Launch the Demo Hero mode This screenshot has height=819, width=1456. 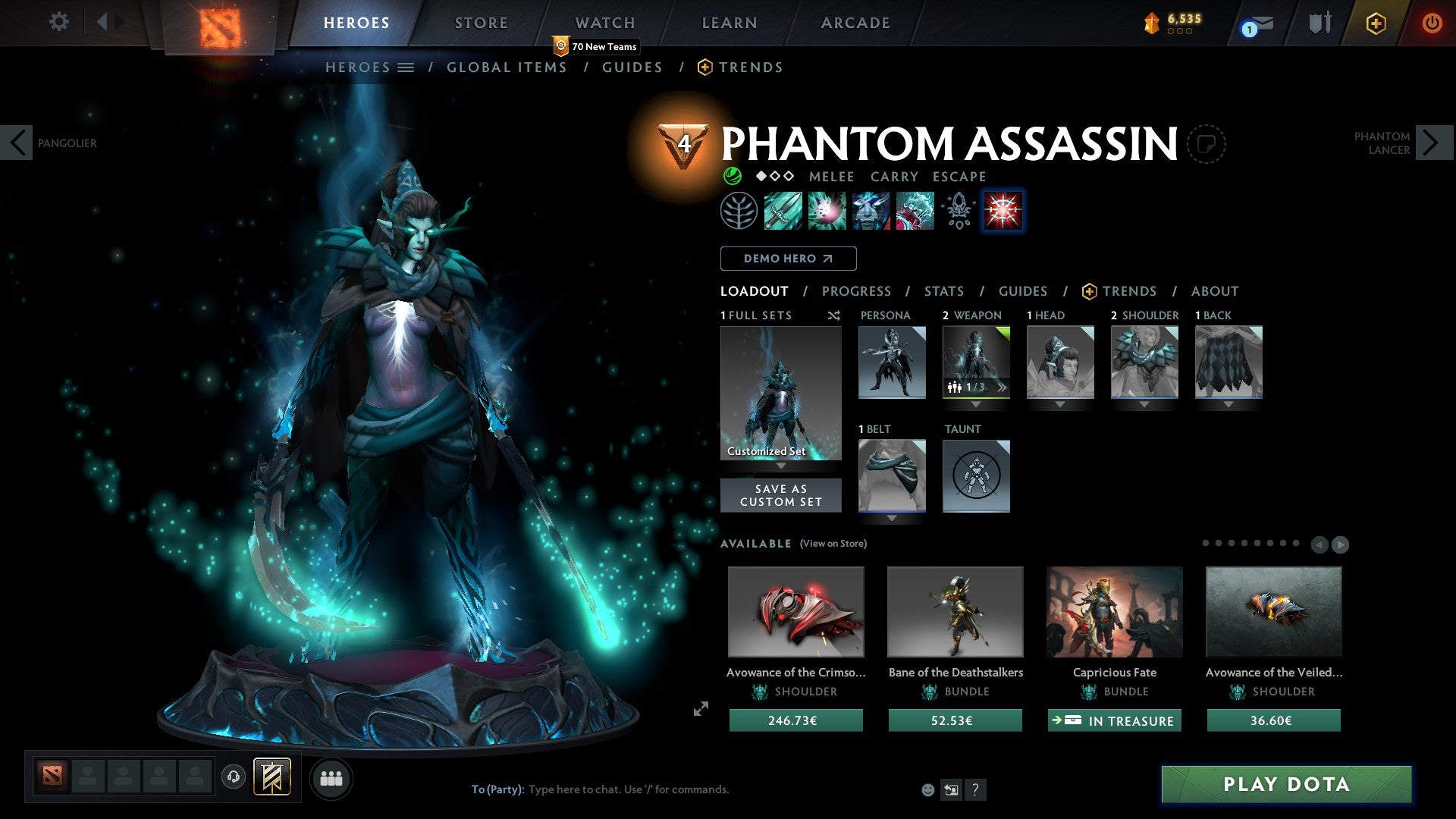pyautogui.click(x=788, y=259)
